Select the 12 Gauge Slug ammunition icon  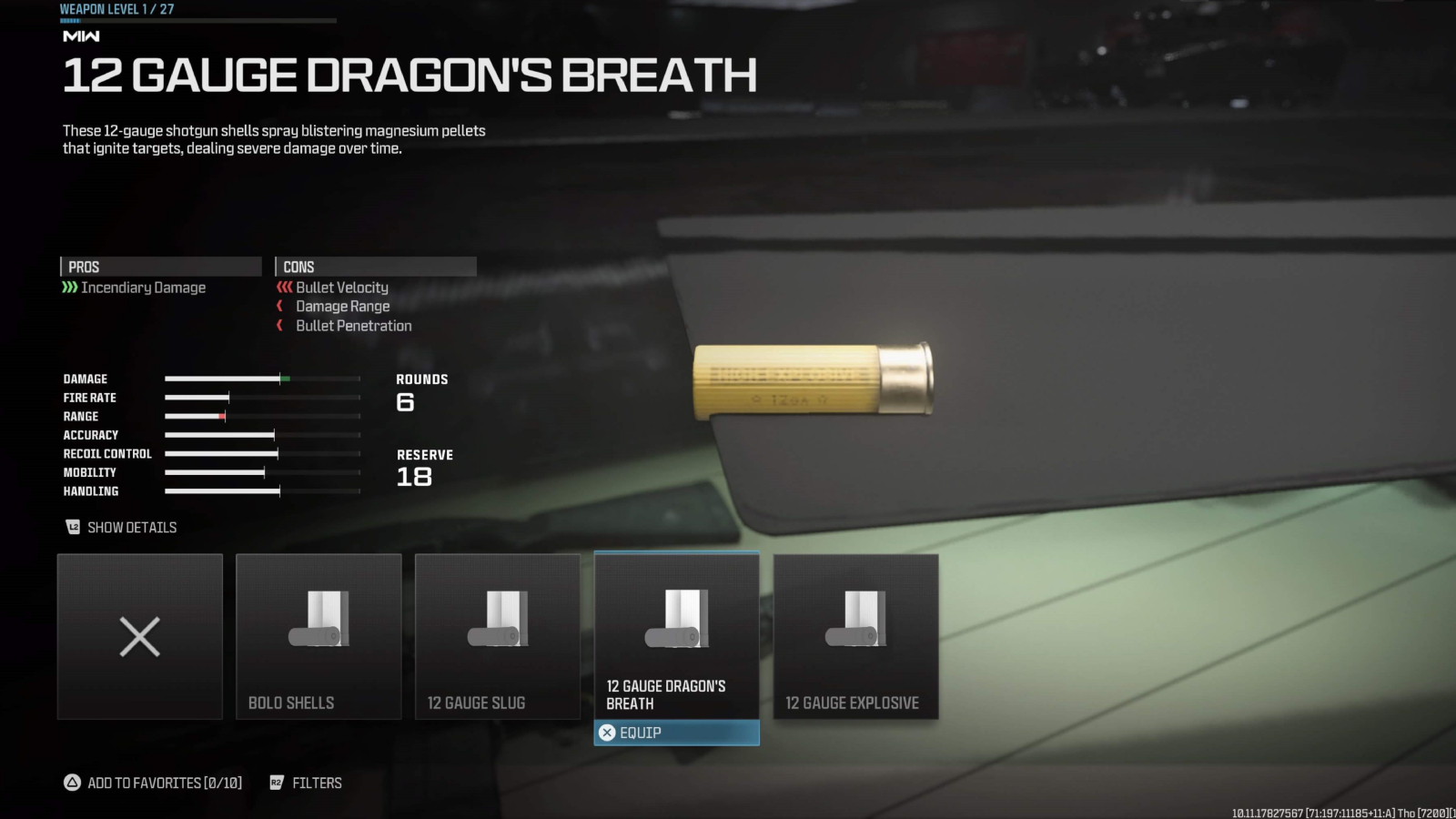(498, 619)
